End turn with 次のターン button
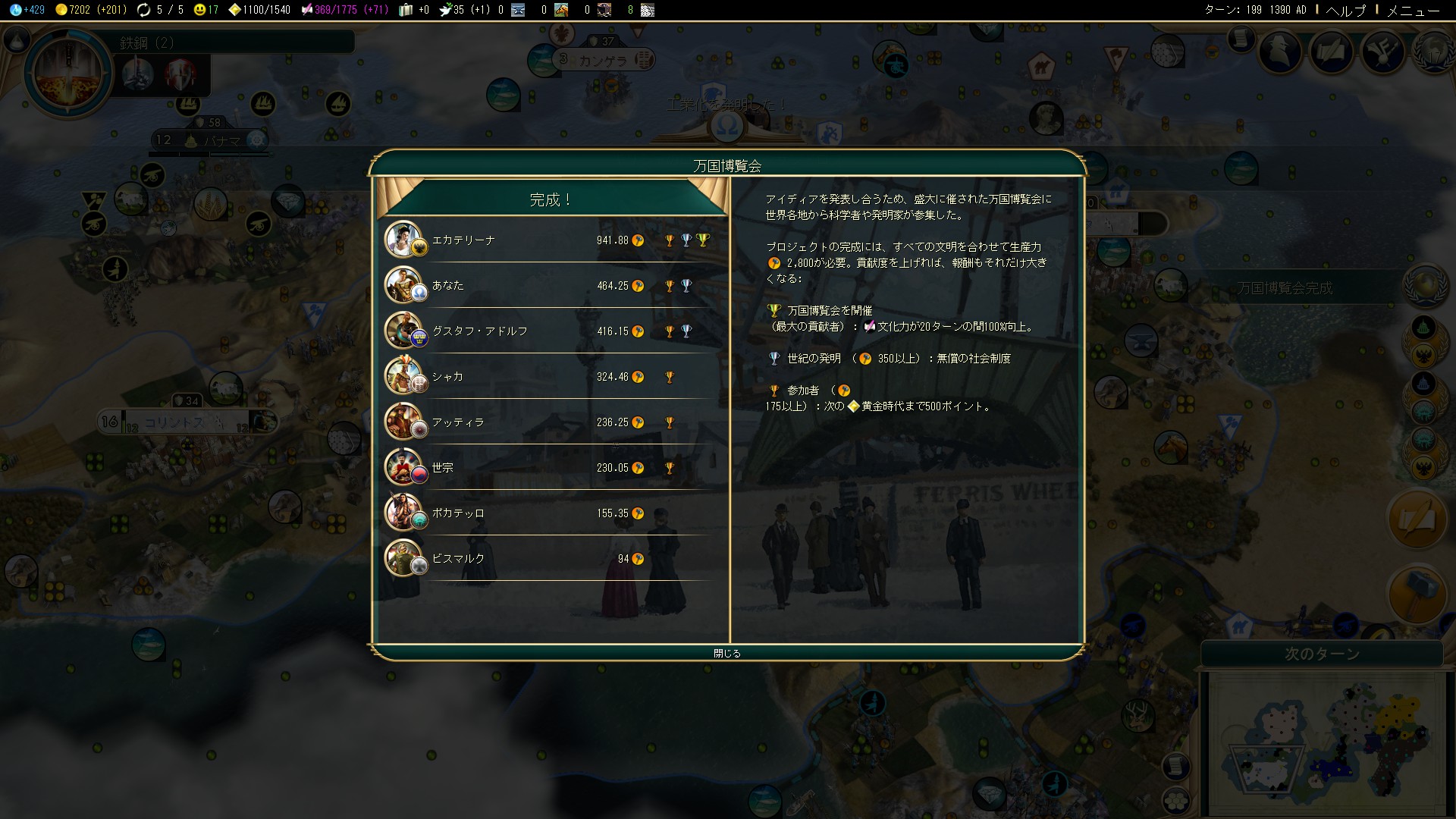The image size is (1456, 819). [x=1322, y=654]
